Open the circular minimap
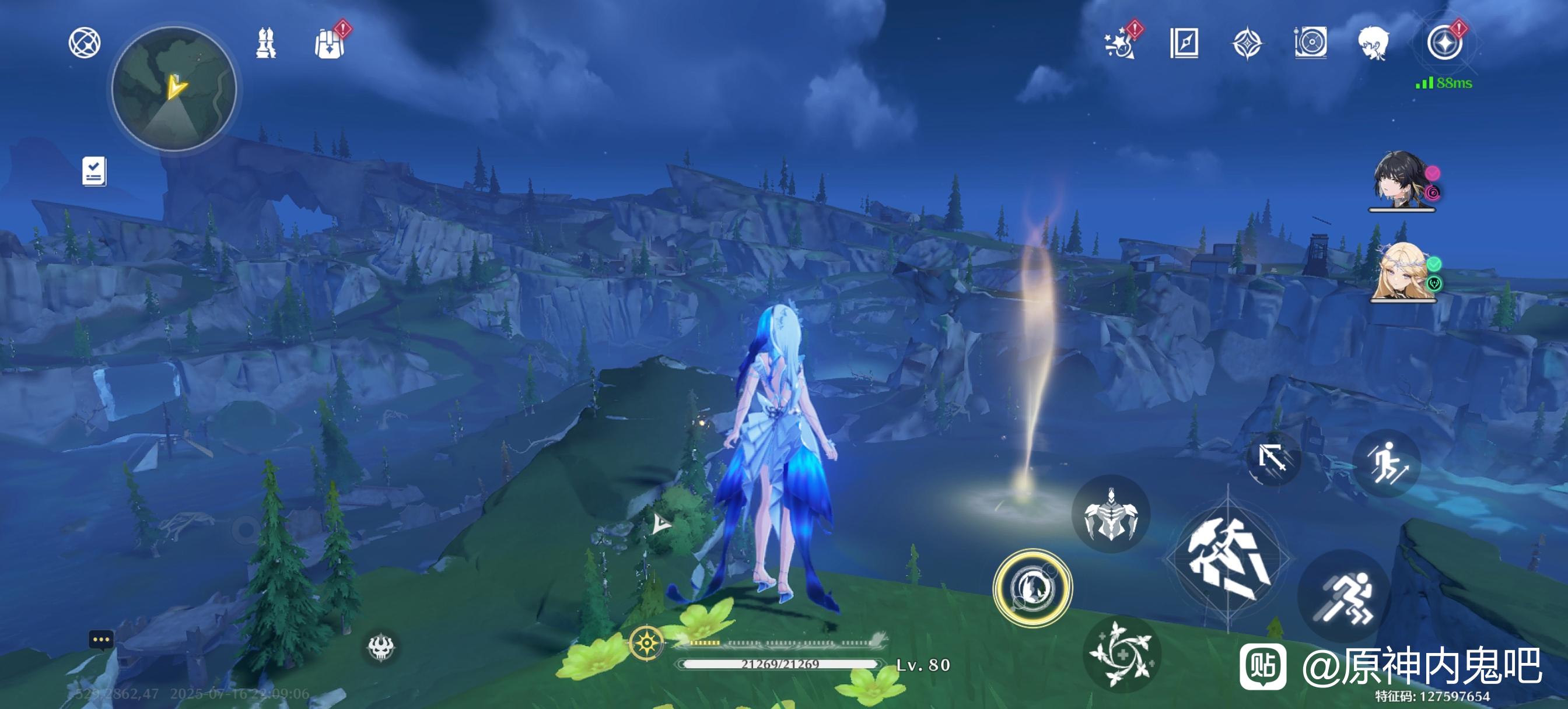Image resolution: width=1568 pixels, height=709 pixels. (x=174, y=89)
